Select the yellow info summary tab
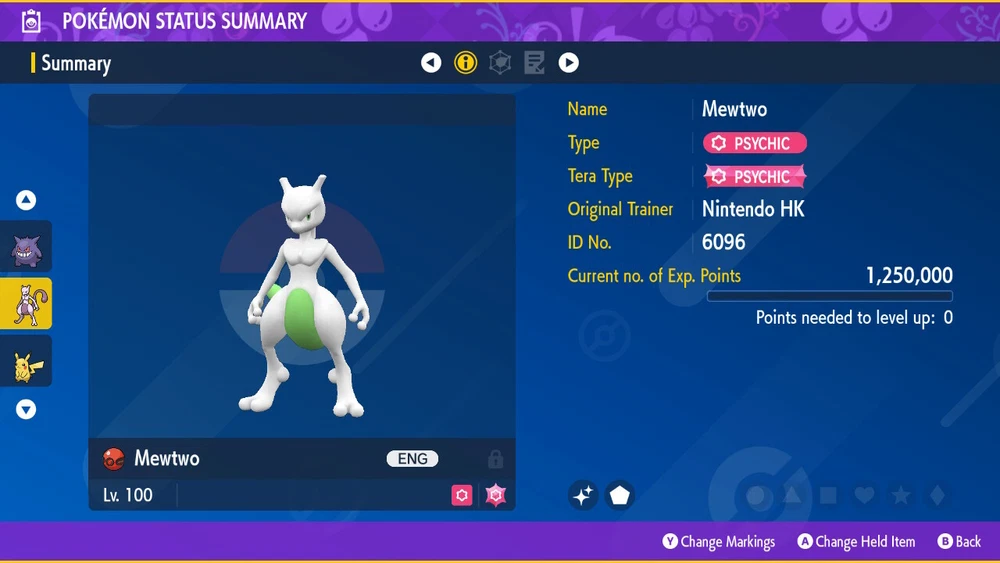1000x563 pixels. (x=466, y=63)
